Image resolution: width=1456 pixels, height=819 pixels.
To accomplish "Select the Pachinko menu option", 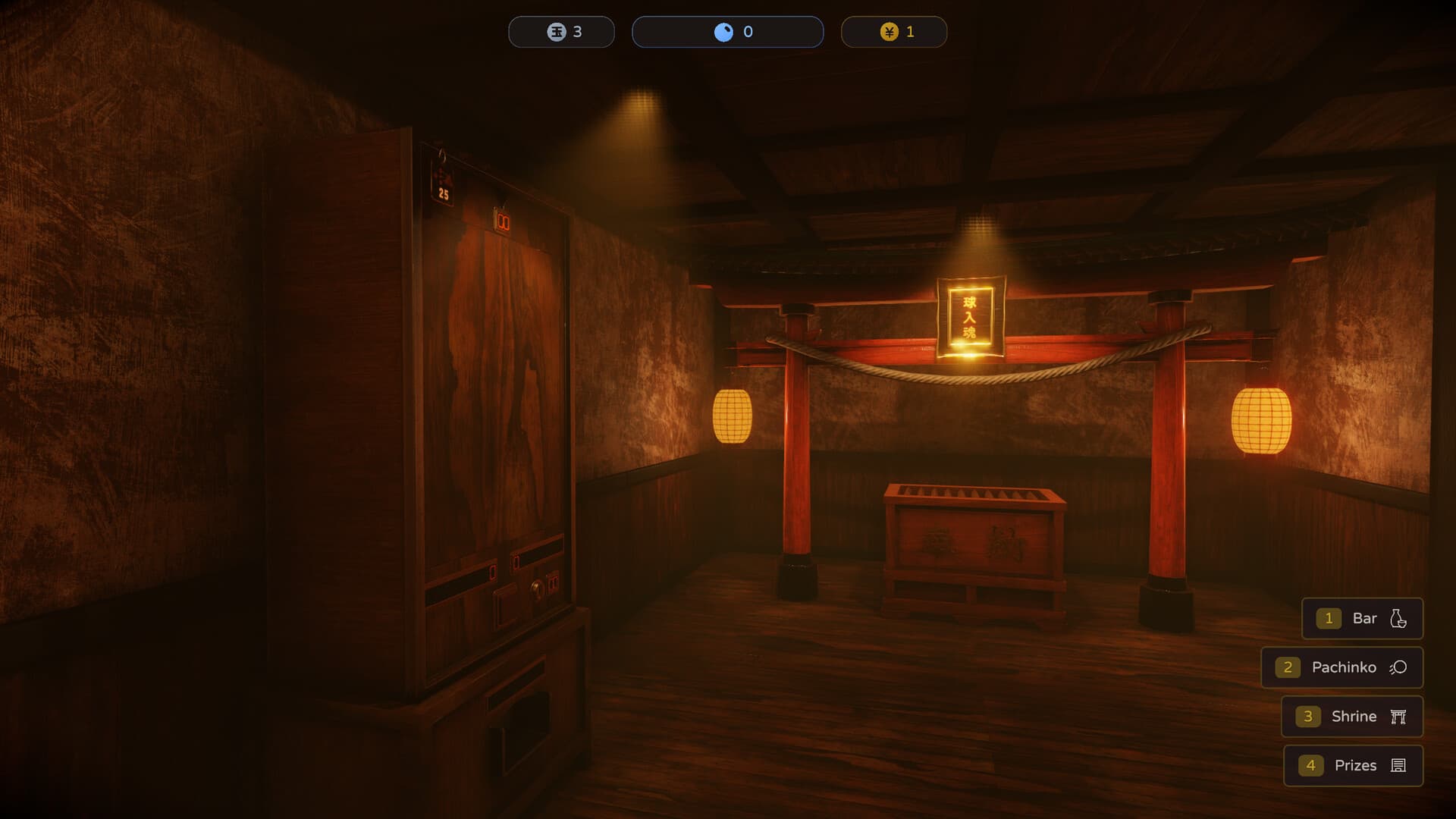I will coord(1344,667).
